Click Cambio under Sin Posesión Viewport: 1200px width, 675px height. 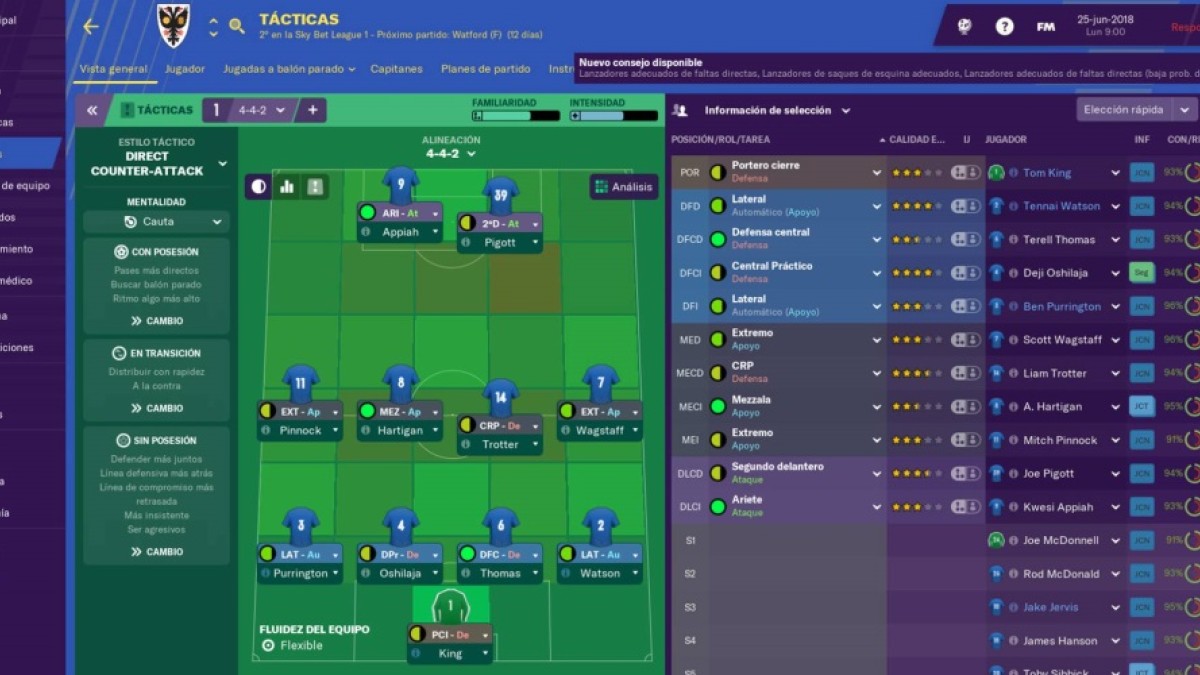coord(157,551)
